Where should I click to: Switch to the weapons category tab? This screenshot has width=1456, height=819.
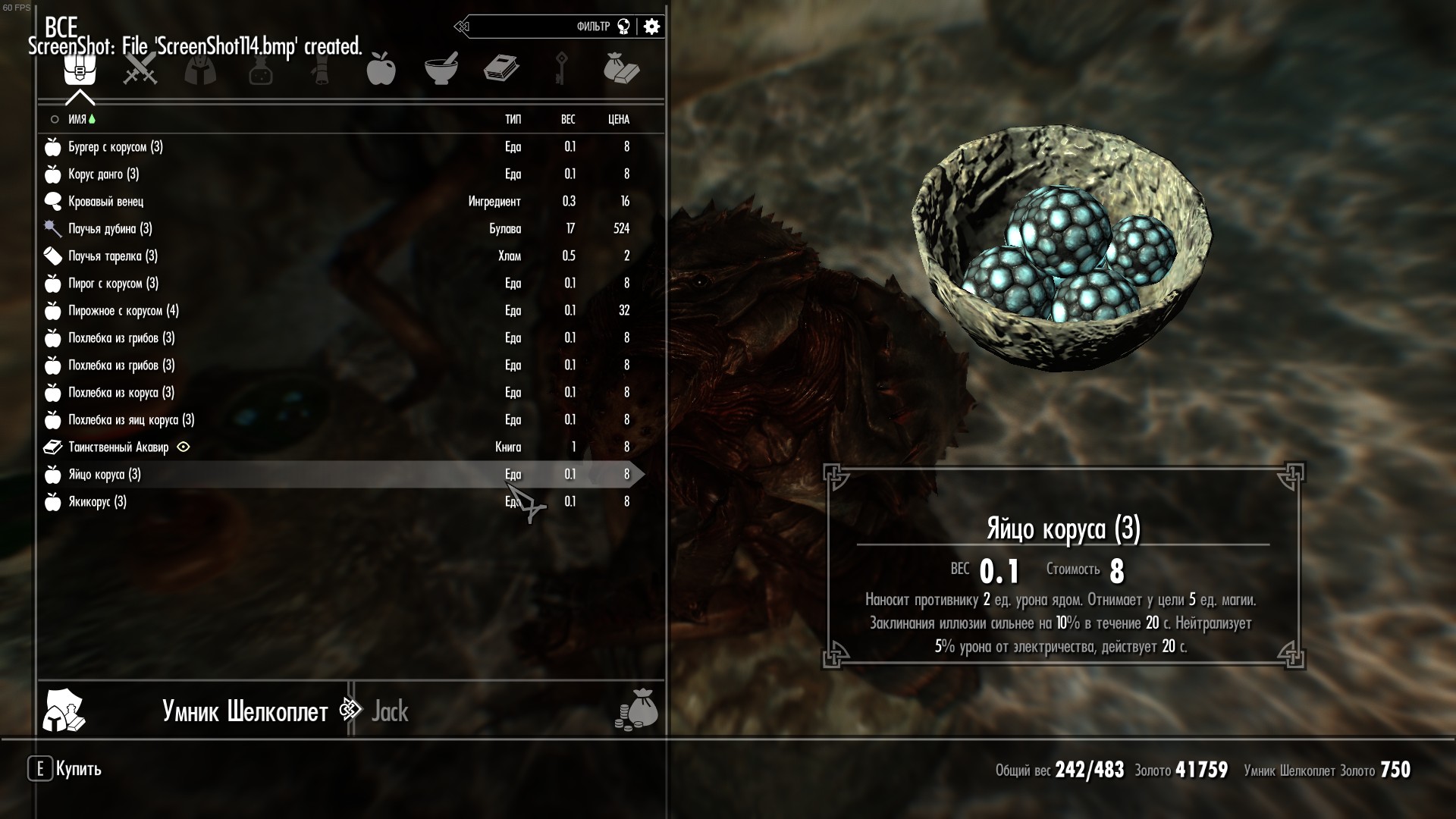140,70
